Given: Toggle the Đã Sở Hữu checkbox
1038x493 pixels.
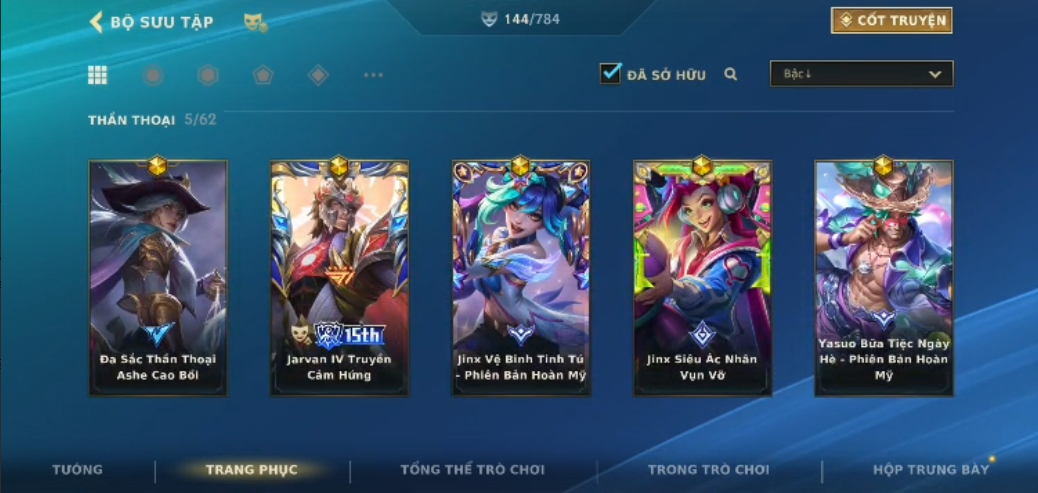Looking at the screenshot, I should [610, 73].
